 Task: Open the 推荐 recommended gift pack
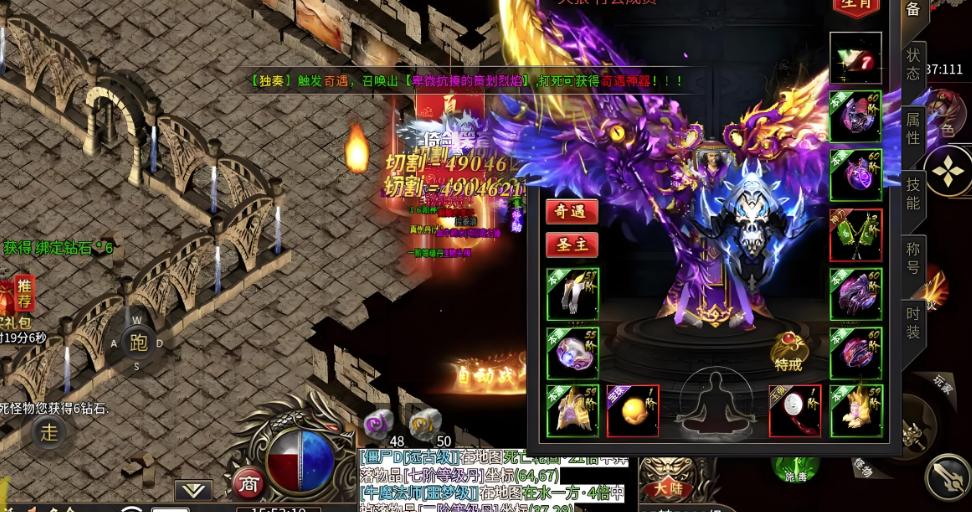(x=20, y=295)
